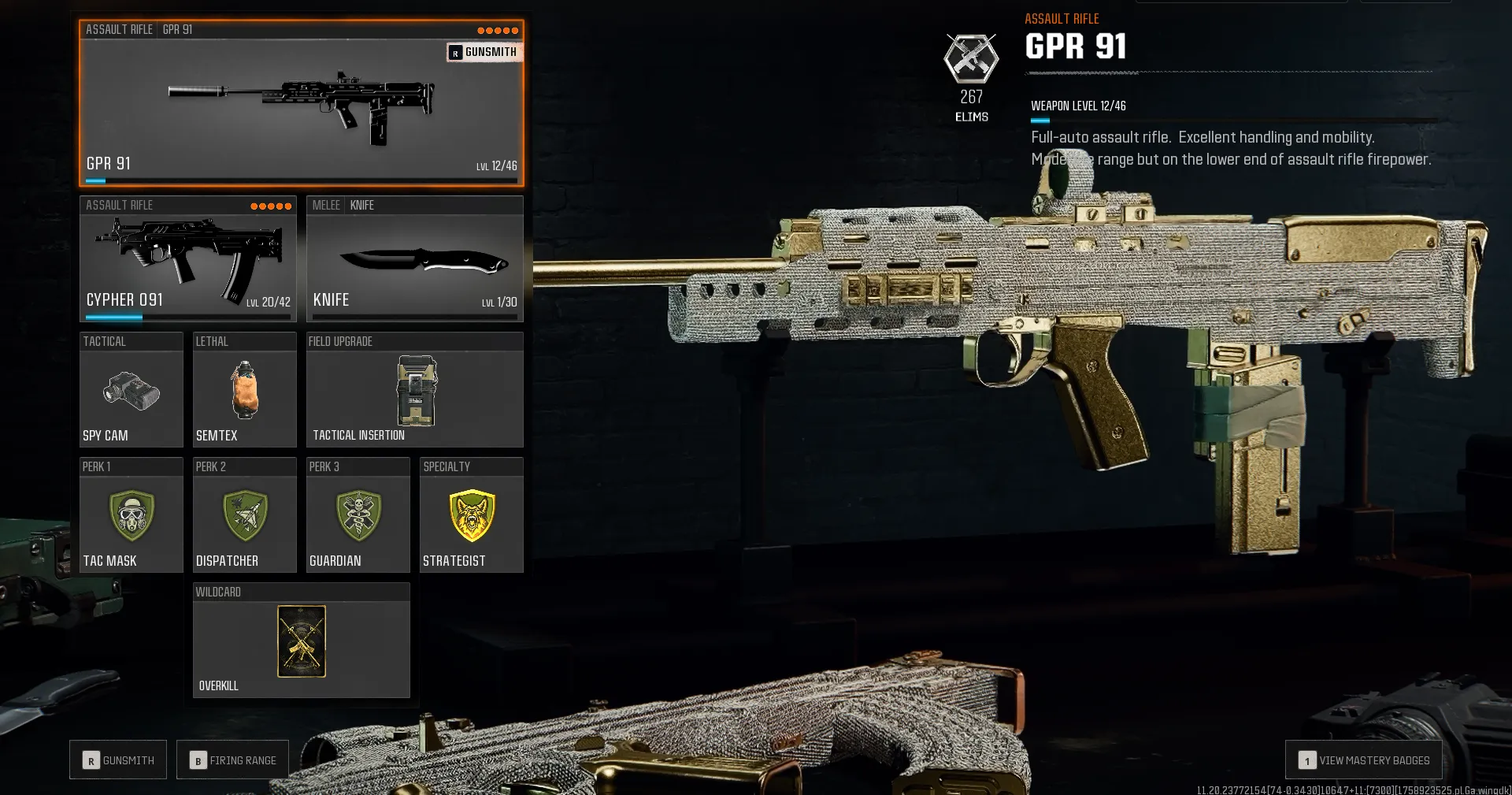Choose the Dispatcher perk
1512x795 pixels.
click(244, 516)
